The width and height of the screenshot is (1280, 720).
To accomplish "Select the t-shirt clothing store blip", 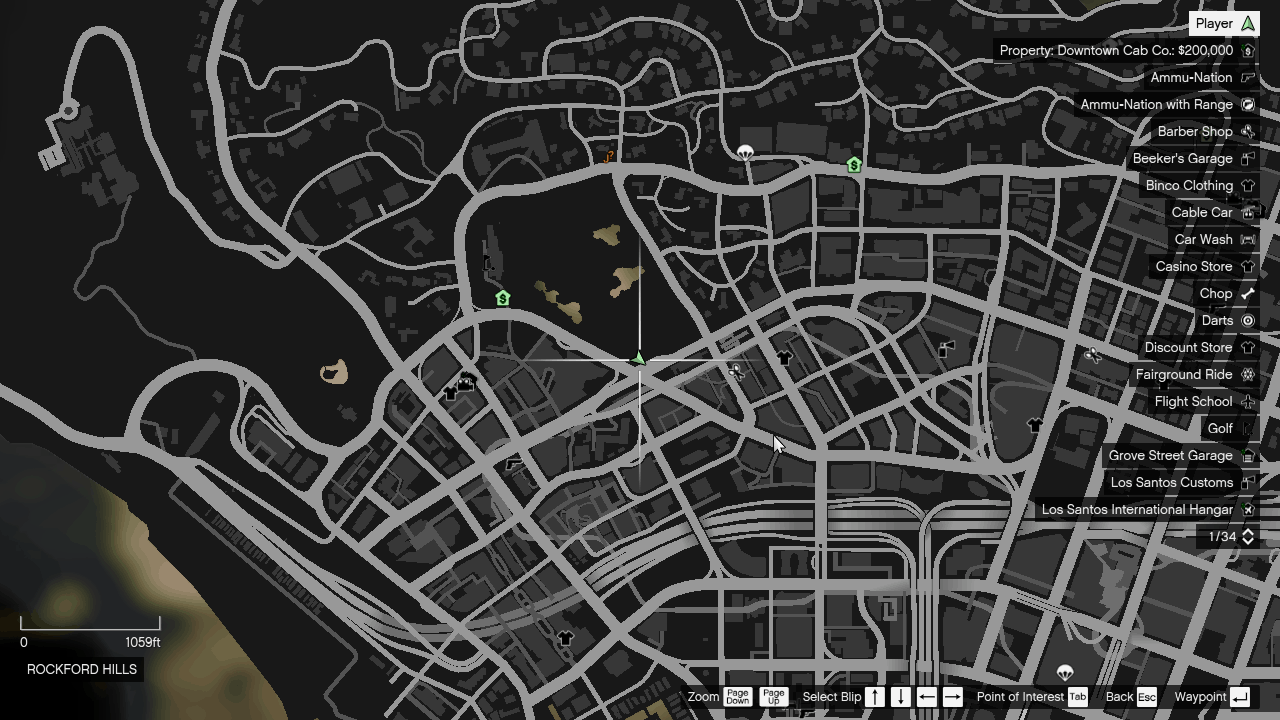I will tap(786, 356).
